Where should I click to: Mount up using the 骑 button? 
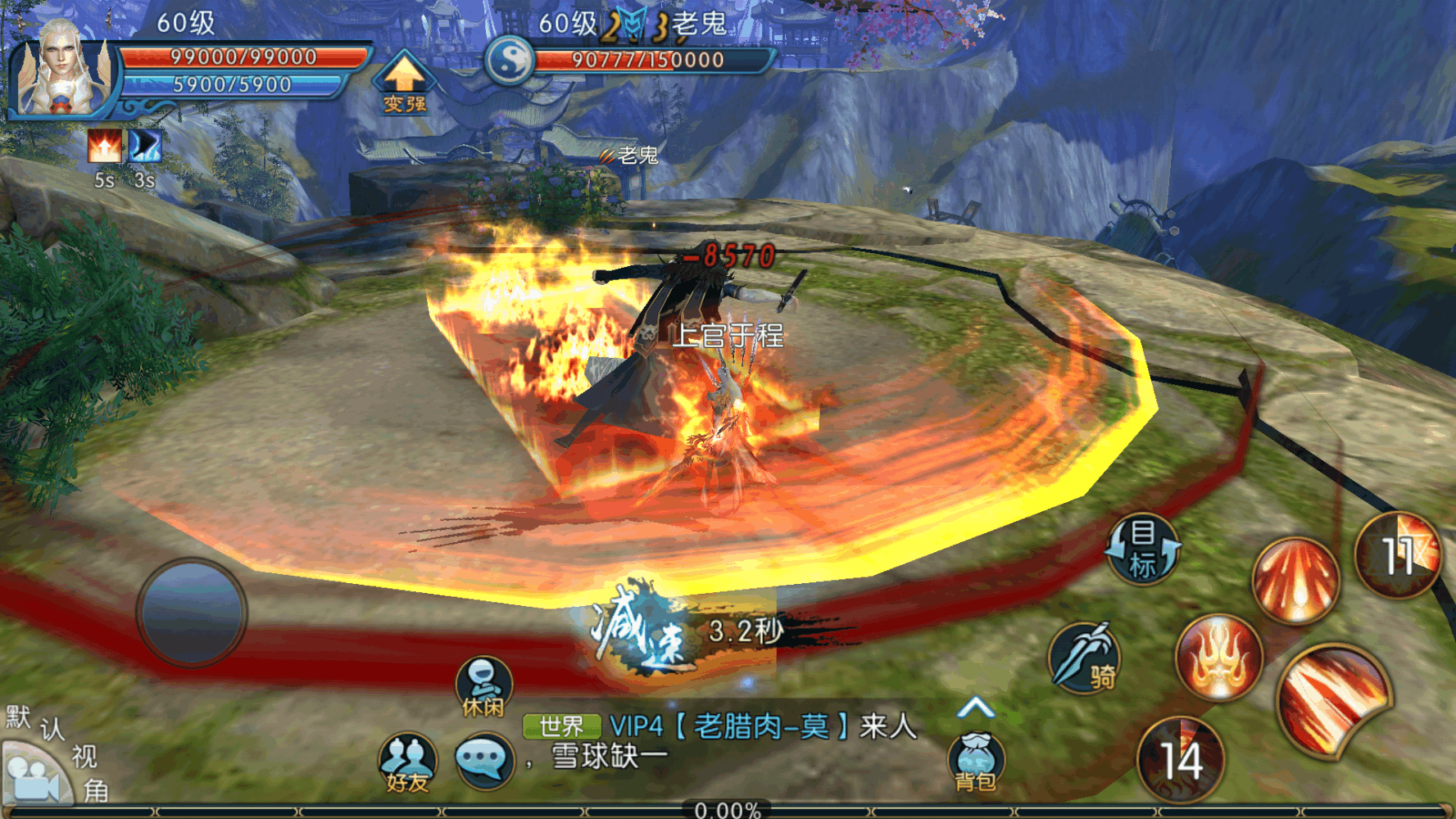tap(1086, 657)
